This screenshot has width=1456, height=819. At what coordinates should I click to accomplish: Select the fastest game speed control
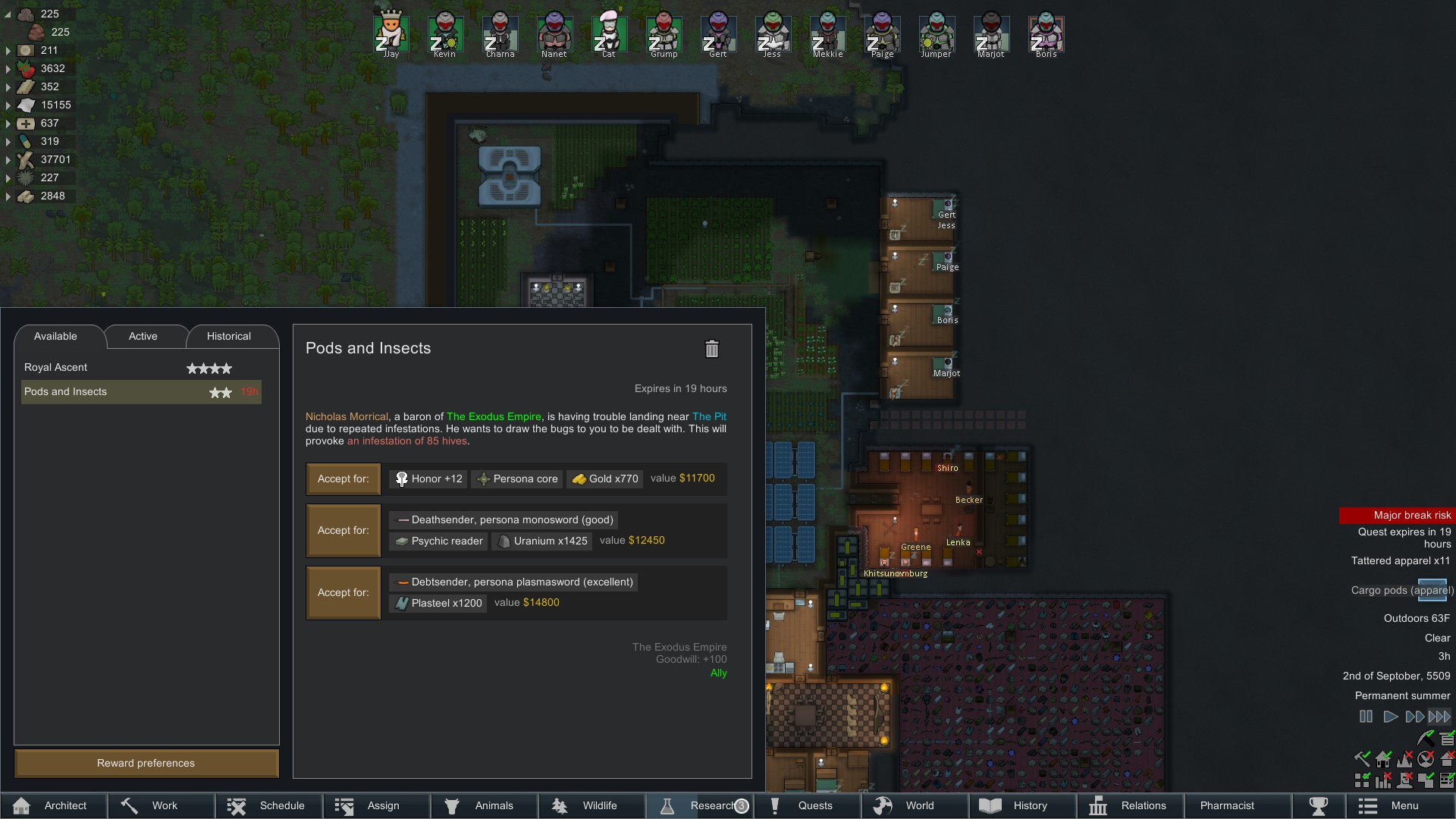coord(1439,717)
